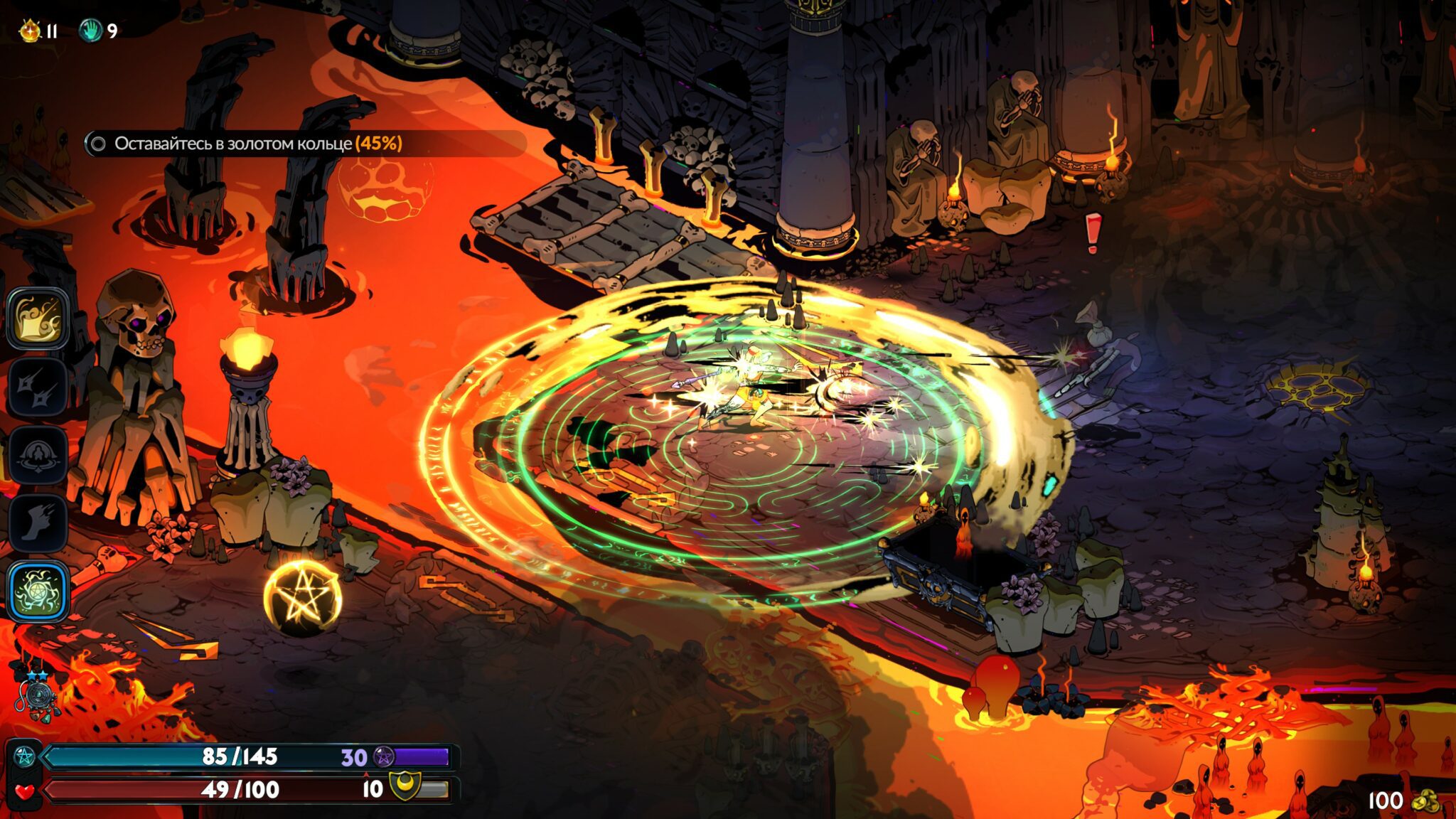Select the golden attack boon icon
This screenshot has height=819, width=1456.
click(38, 318)
